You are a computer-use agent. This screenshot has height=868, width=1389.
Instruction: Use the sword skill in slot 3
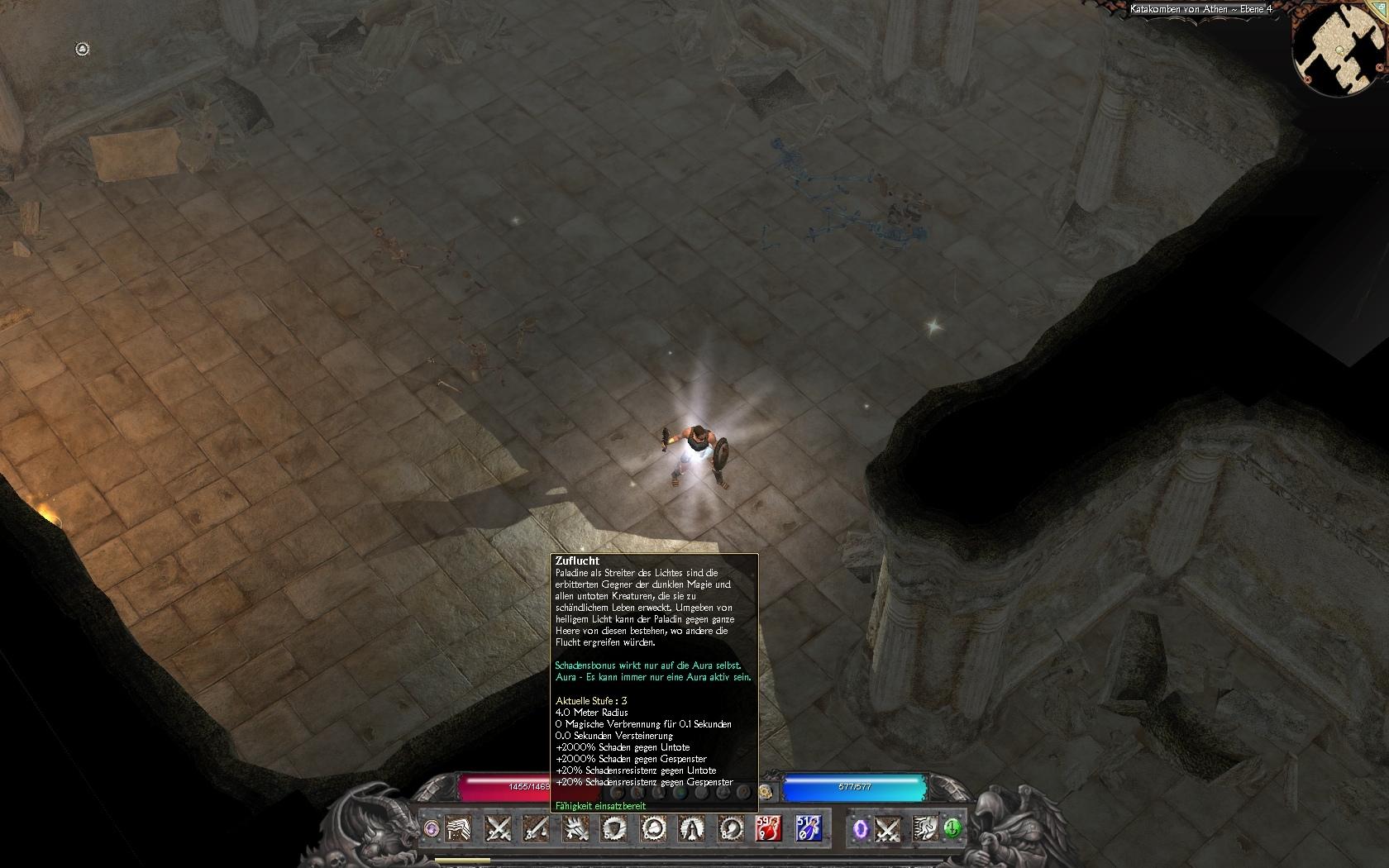(x=536, y=827)
